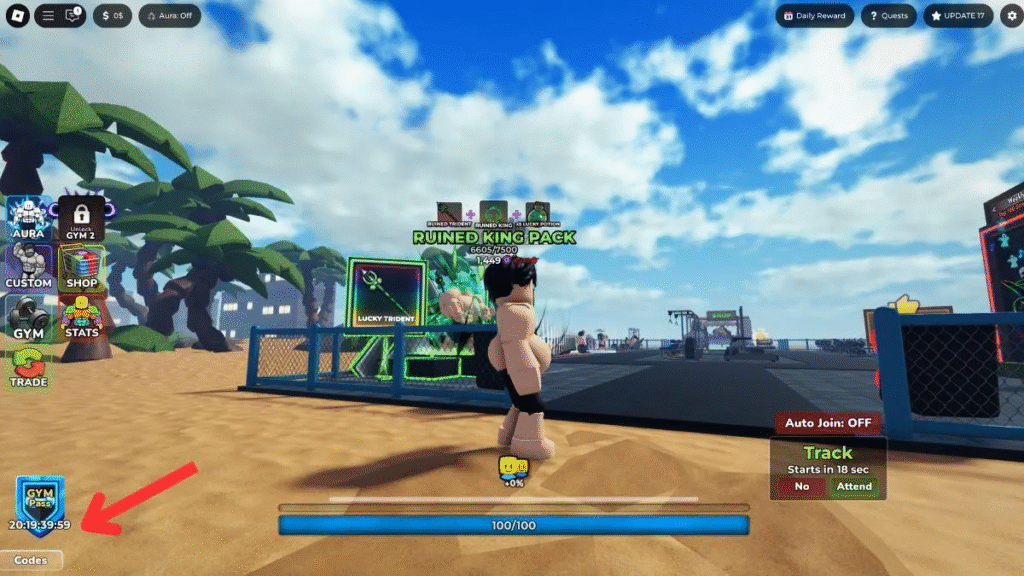Open the Custom character menu
Screen dimensions: 1024x576
pyautogui.click(x=29, y=267)
